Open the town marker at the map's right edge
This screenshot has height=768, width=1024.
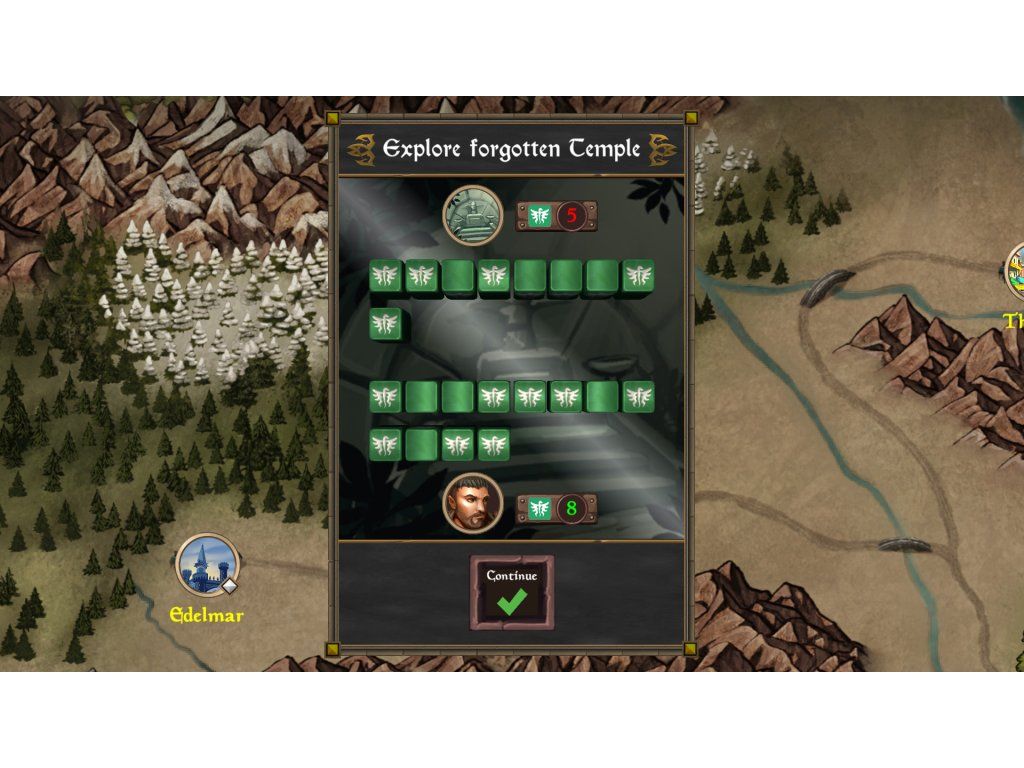(1015, 272)
